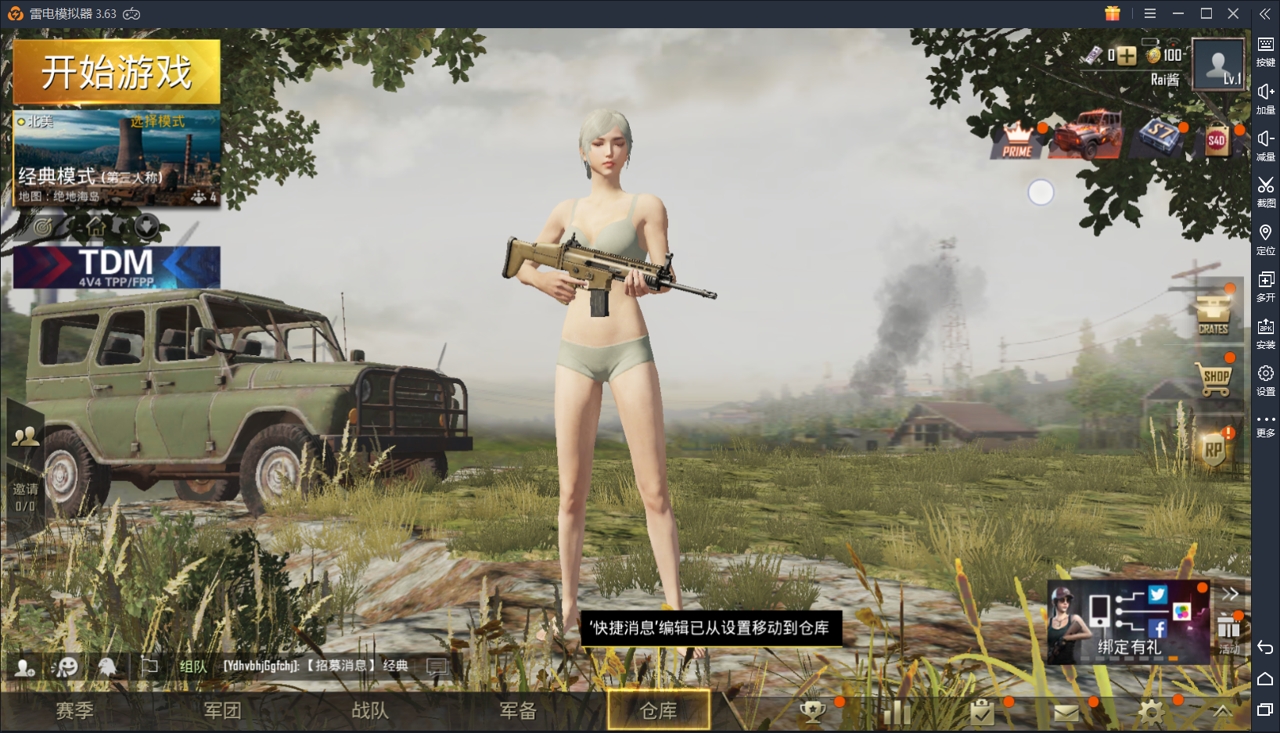The width and height of the screenshot is (1280, 733).
Task: Open the 活动 events icon
Action: tap(1229, 632)
